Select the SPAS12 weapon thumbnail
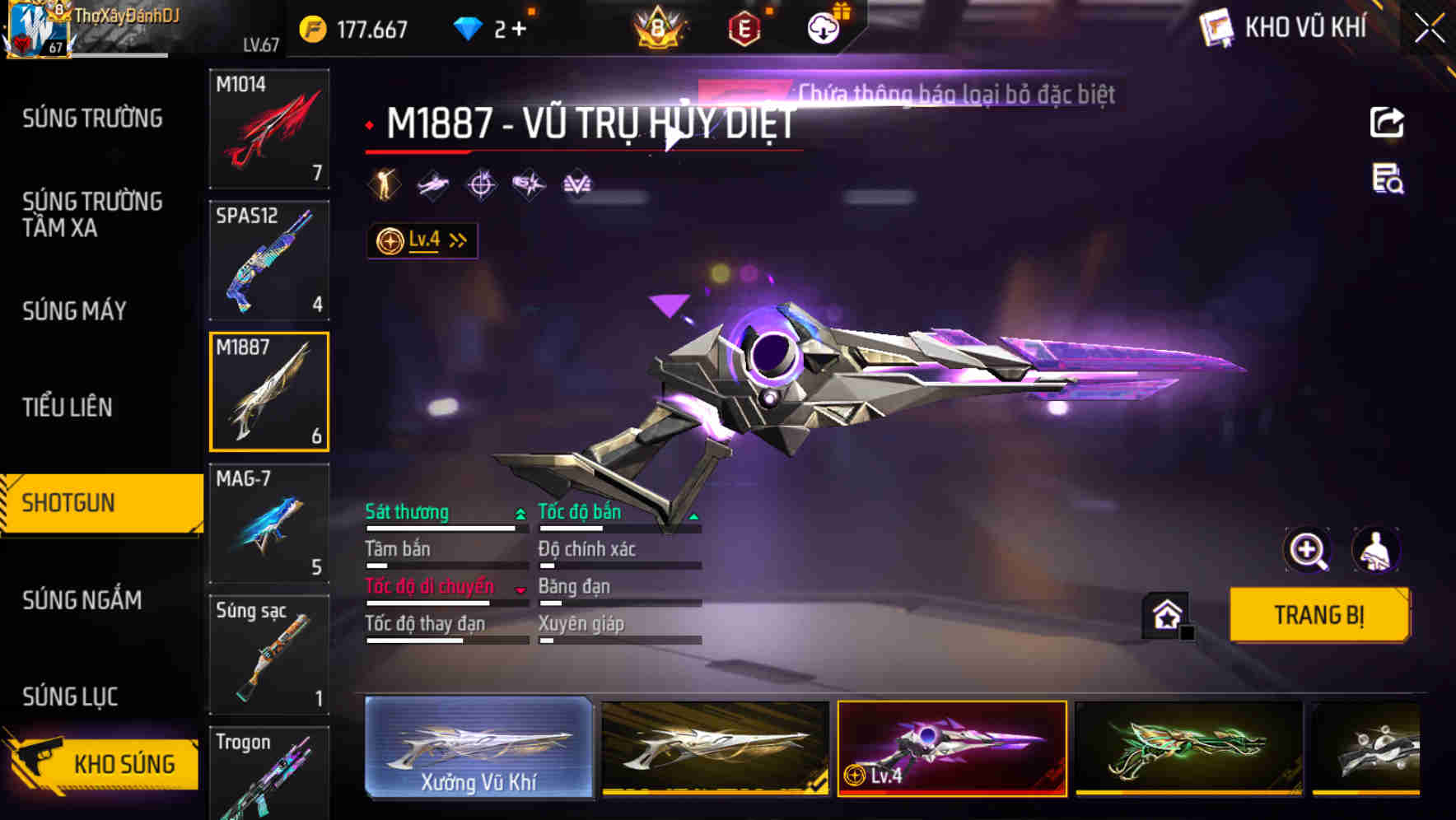1456x820 pixels. point(269,259)
